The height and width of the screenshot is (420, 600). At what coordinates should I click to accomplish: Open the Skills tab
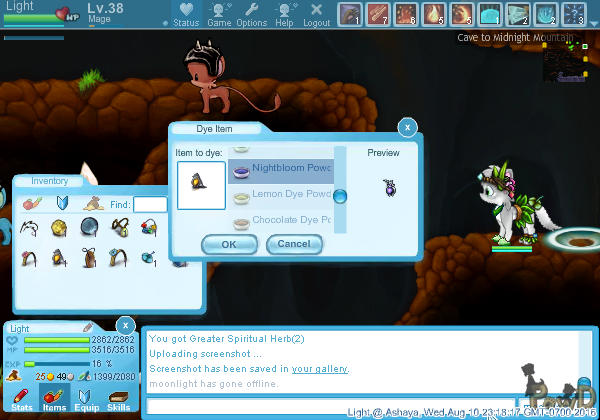click(x=118, y=400)
